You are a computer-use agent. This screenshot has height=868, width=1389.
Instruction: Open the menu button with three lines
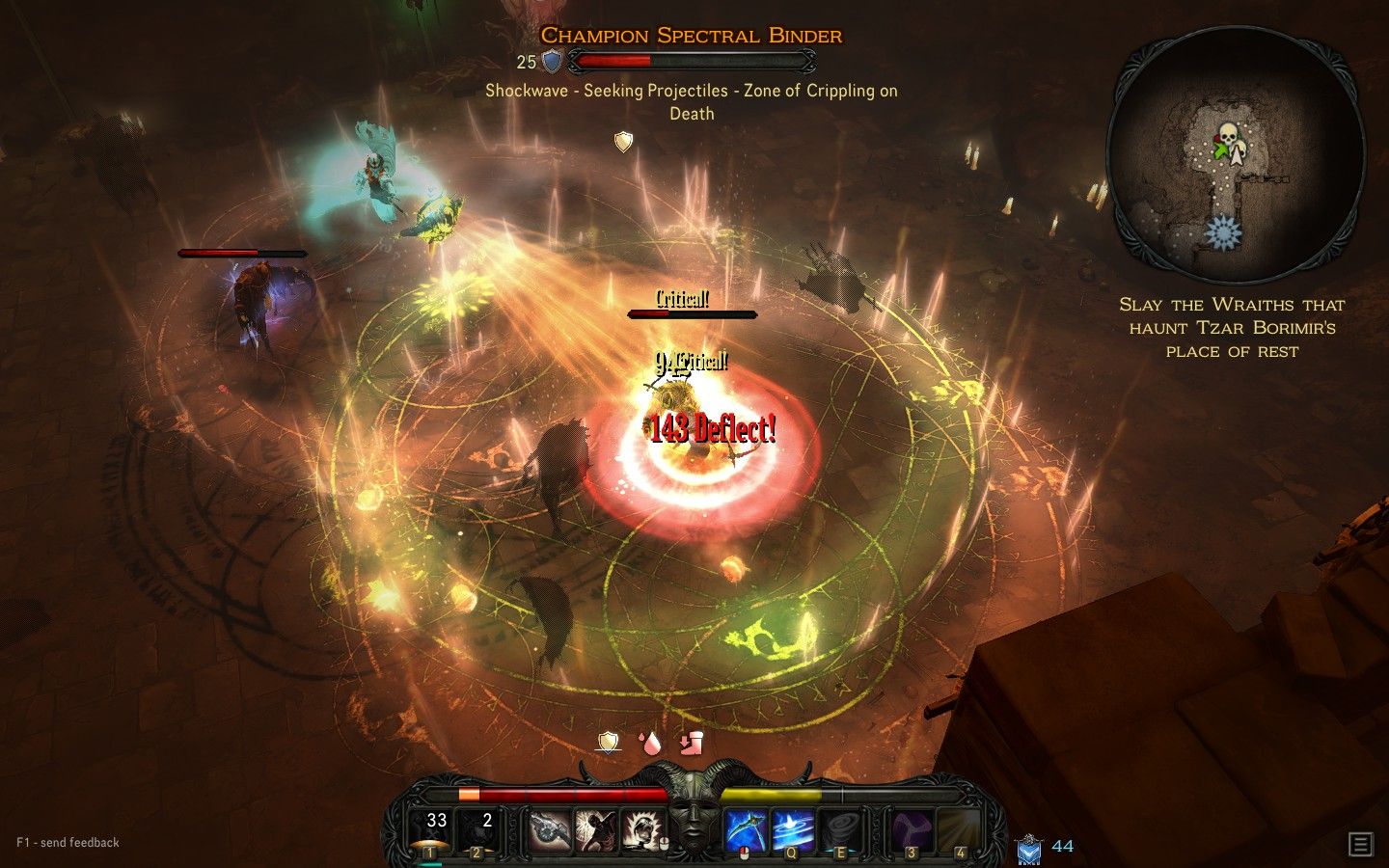(1360, 845)
